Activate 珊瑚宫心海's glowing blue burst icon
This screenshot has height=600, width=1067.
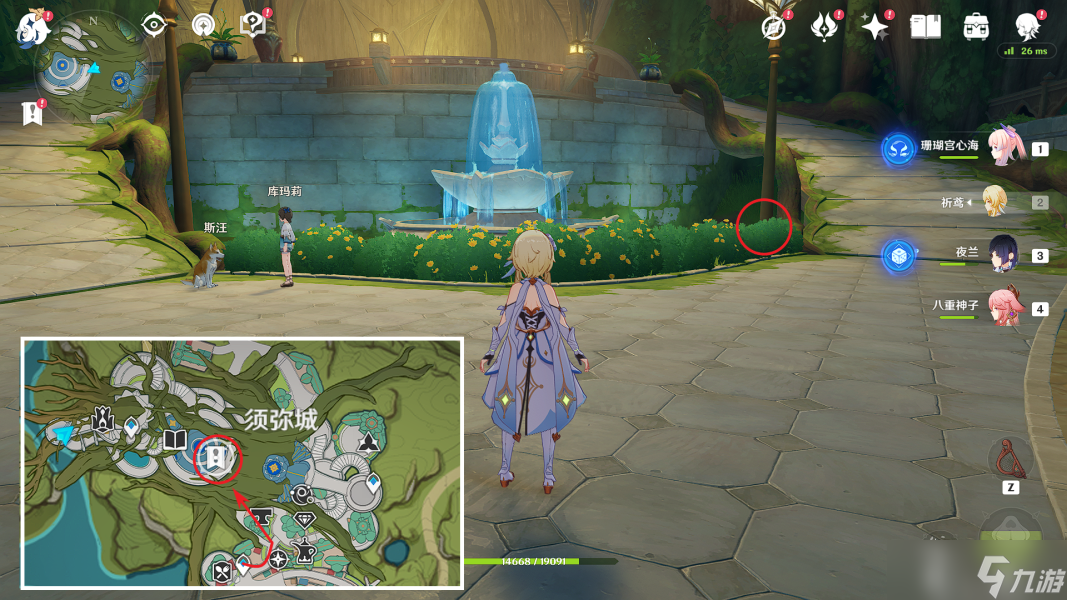pos(898,149)
